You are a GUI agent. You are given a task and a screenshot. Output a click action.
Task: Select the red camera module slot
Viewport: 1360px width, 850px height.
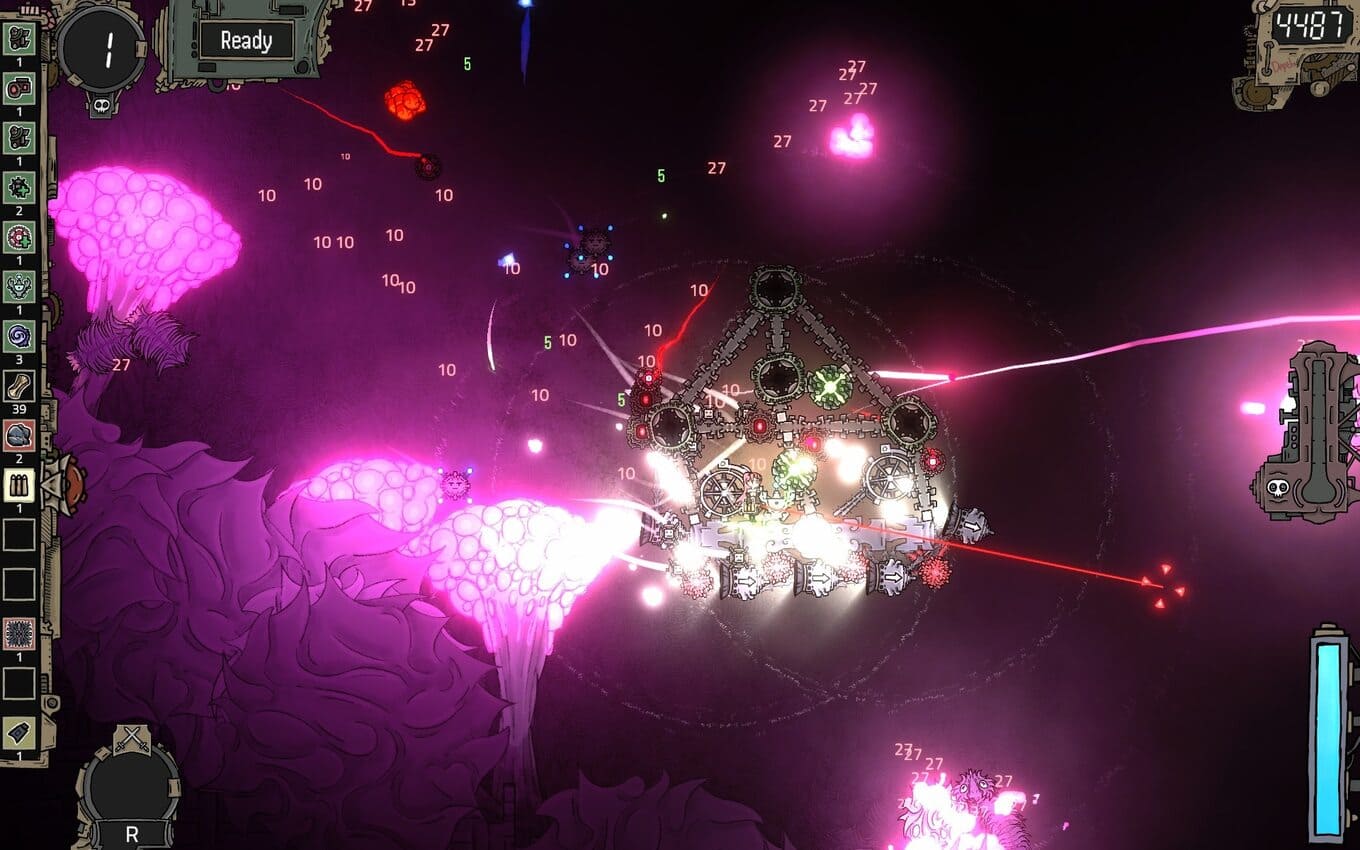19,89
